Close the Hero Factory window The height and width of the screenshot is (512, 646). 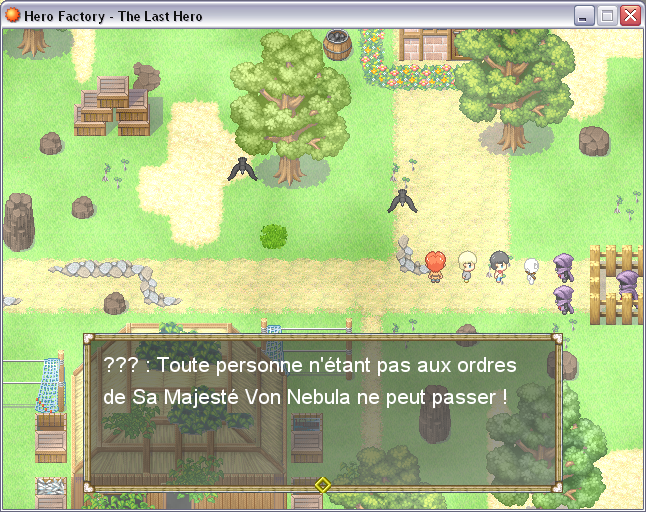point(630,16)
